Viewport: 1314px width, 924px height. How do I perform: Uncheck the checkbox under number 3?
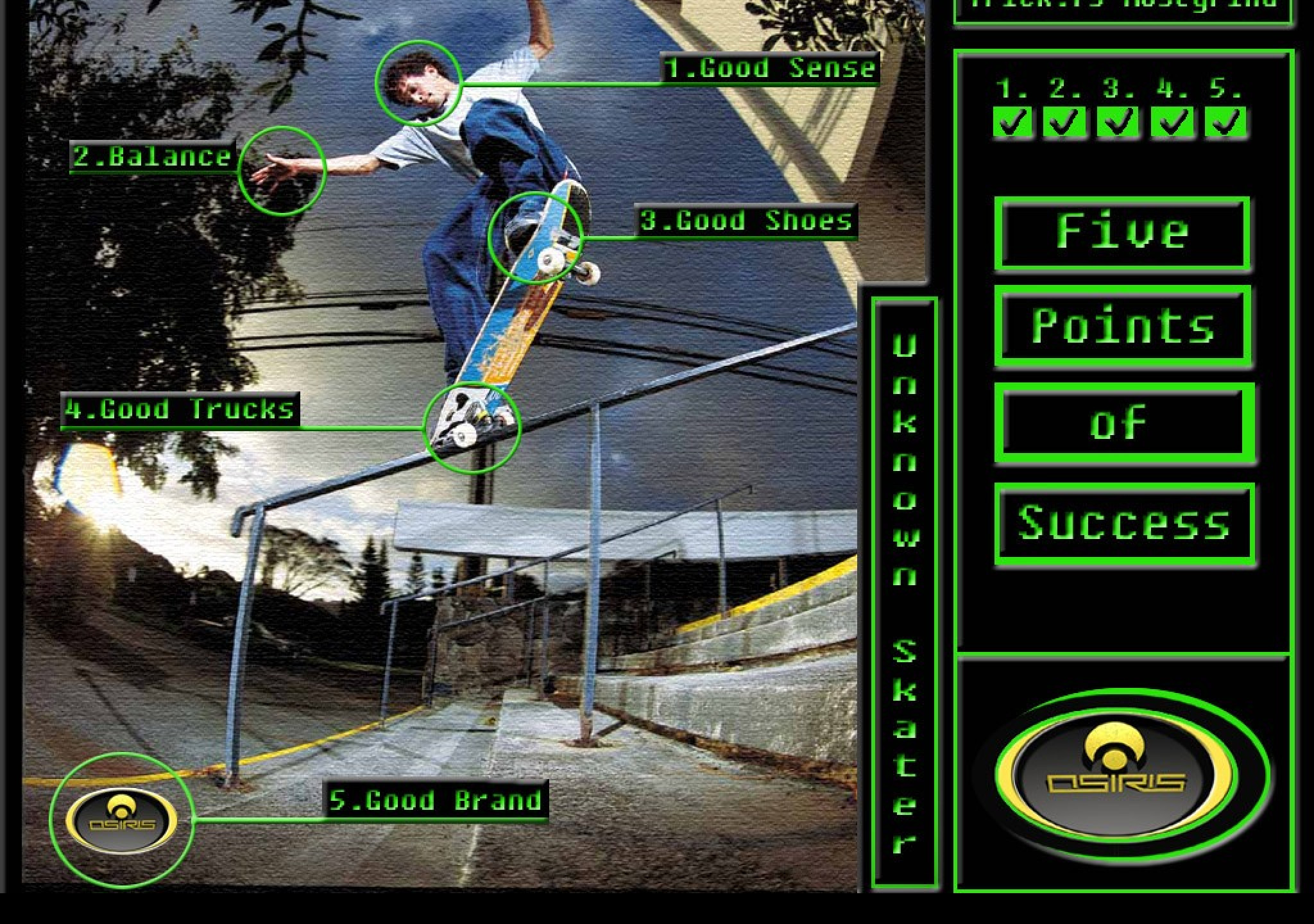tap(1118, 122)
